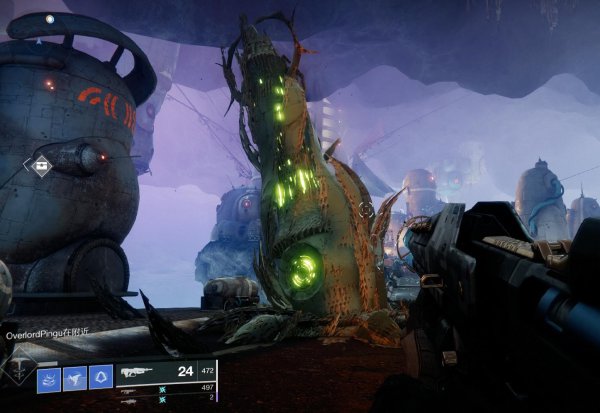Select the glowing circular radar marker
This screenshot has width=600, height=413.
click(49, 18)
